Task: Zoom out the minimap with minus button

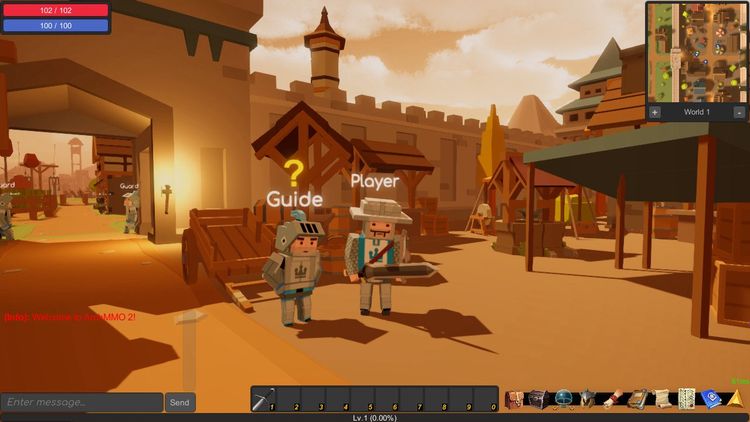Action: (x=739, y=112)
